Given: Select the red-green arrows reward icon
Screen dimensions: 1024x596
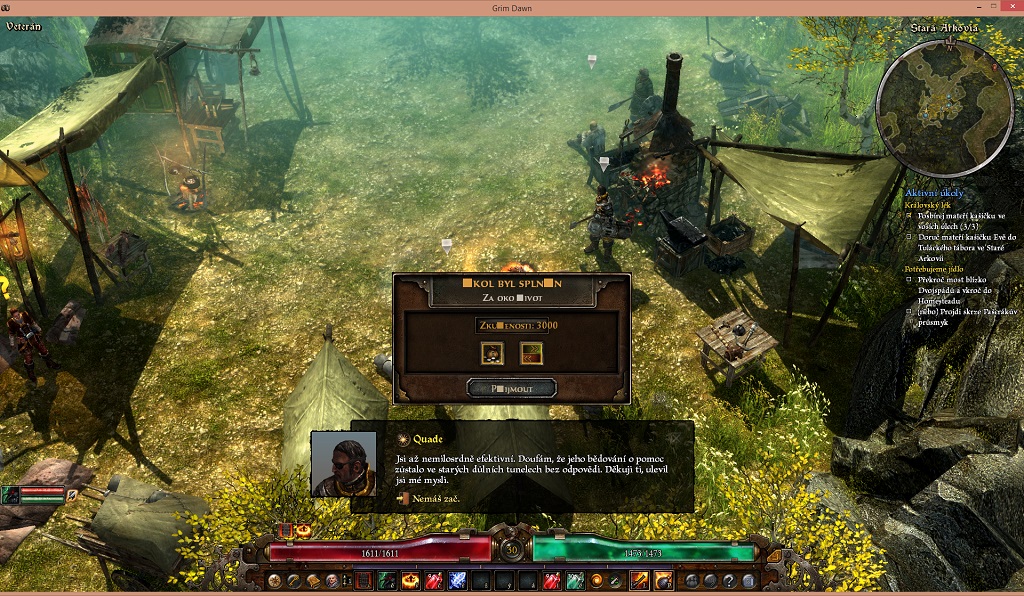Looking at the screenshot, I should click(531, 352).
